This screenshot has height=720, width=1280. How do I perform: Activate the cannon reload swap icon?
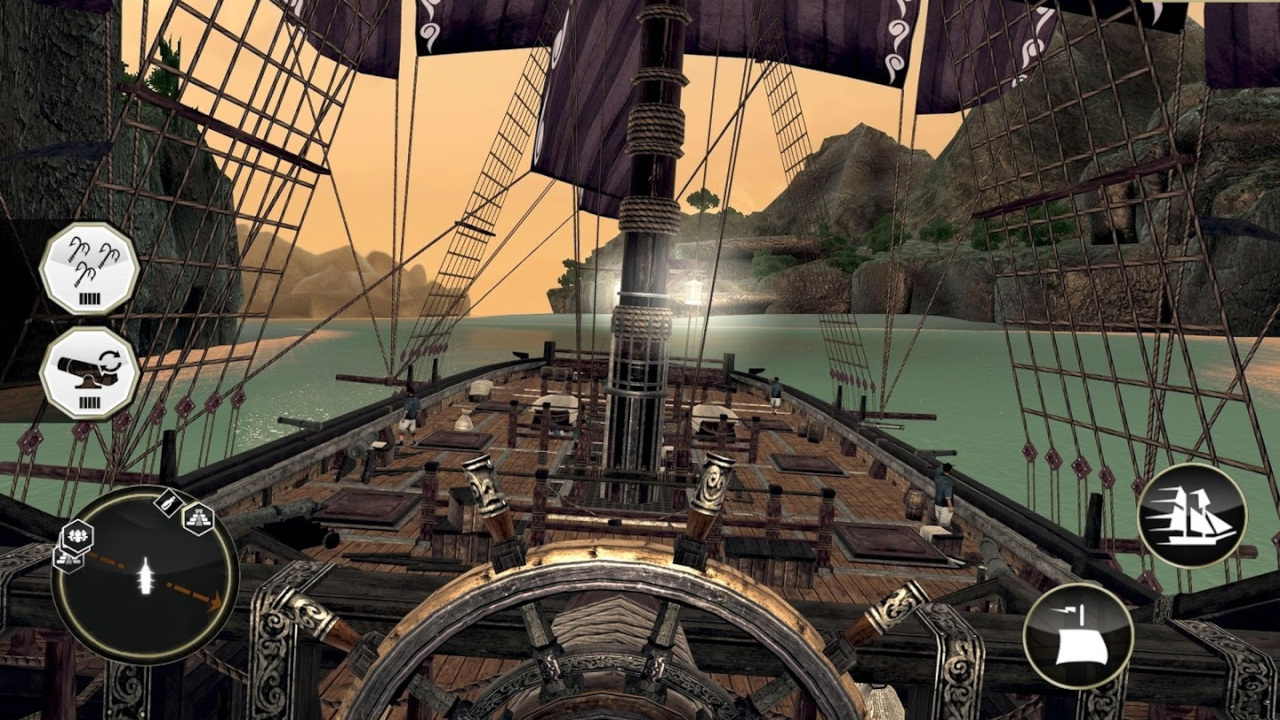point(89,372)
